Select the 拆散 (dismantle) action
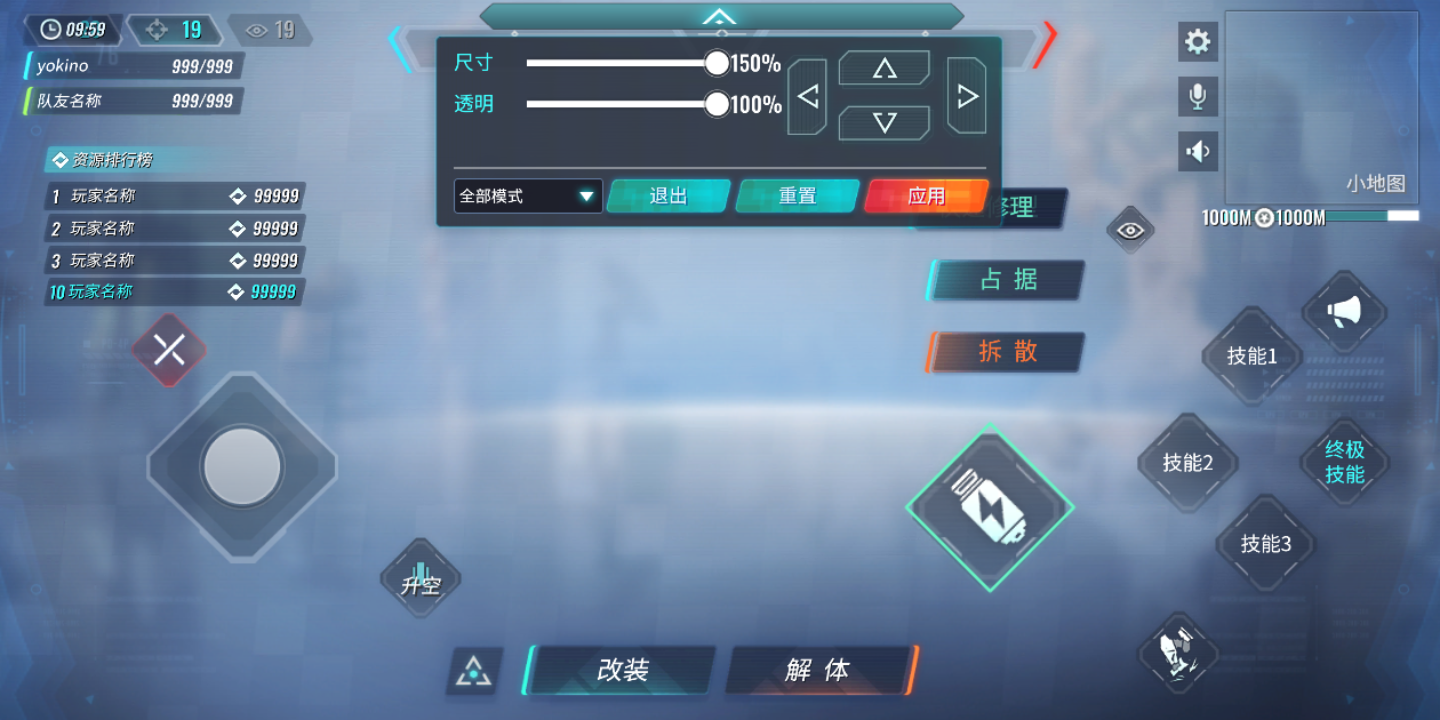The image size is (1440, 720). point(1005,352)
